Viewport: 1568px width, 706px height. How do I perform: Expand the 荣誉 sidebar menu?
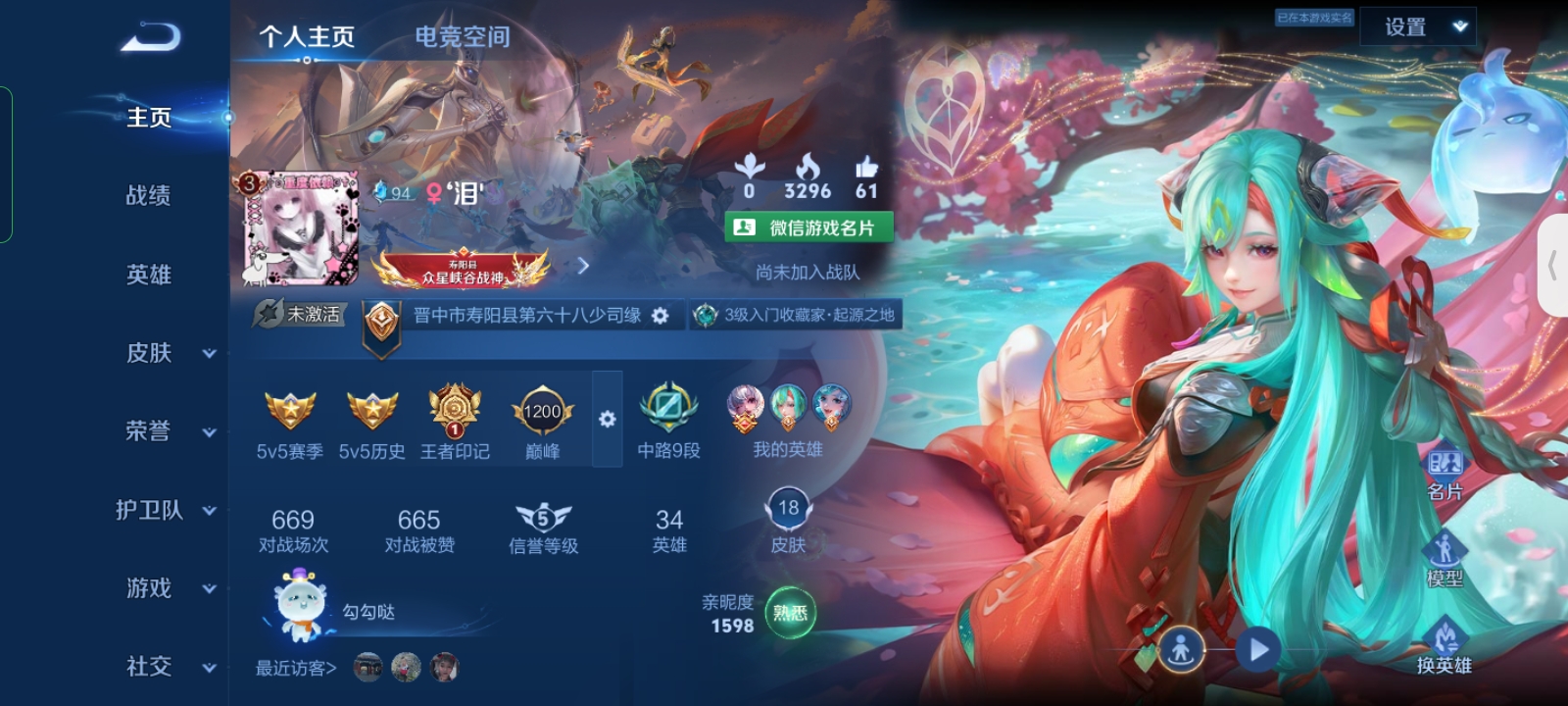coord(167,431)
